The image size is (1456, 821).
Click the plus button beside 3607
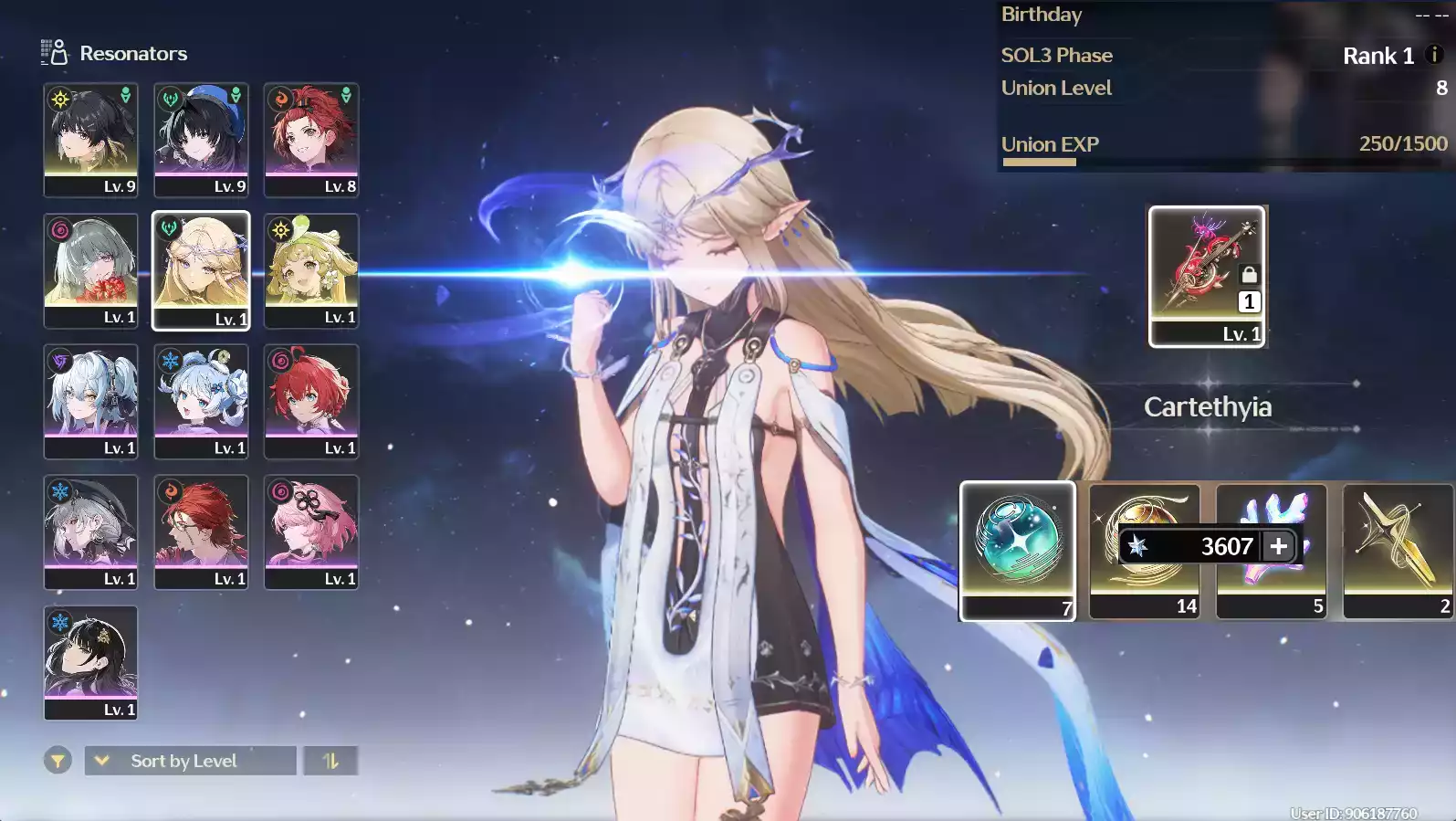pyautogui.click(x=1278, y=546)
